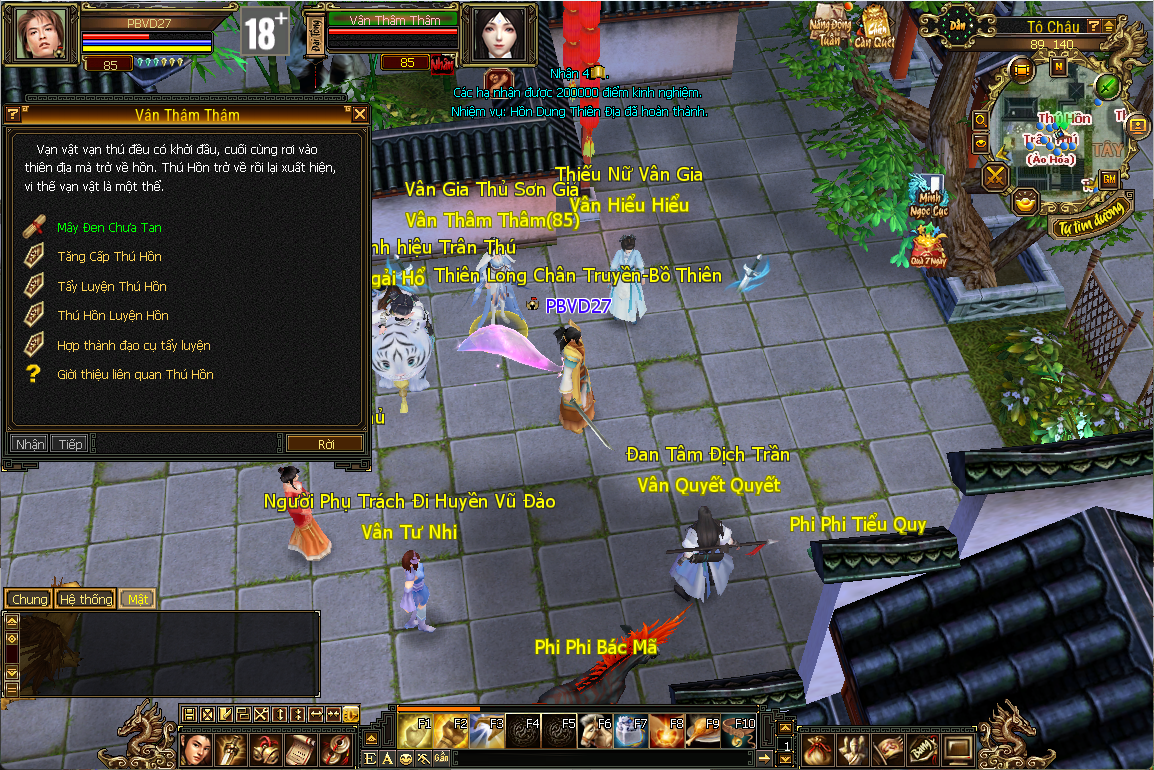Screen dimensions: 1154x770
Task: Choose Tẩy Luyện Thú Hồn option
Action: [111, 287]
